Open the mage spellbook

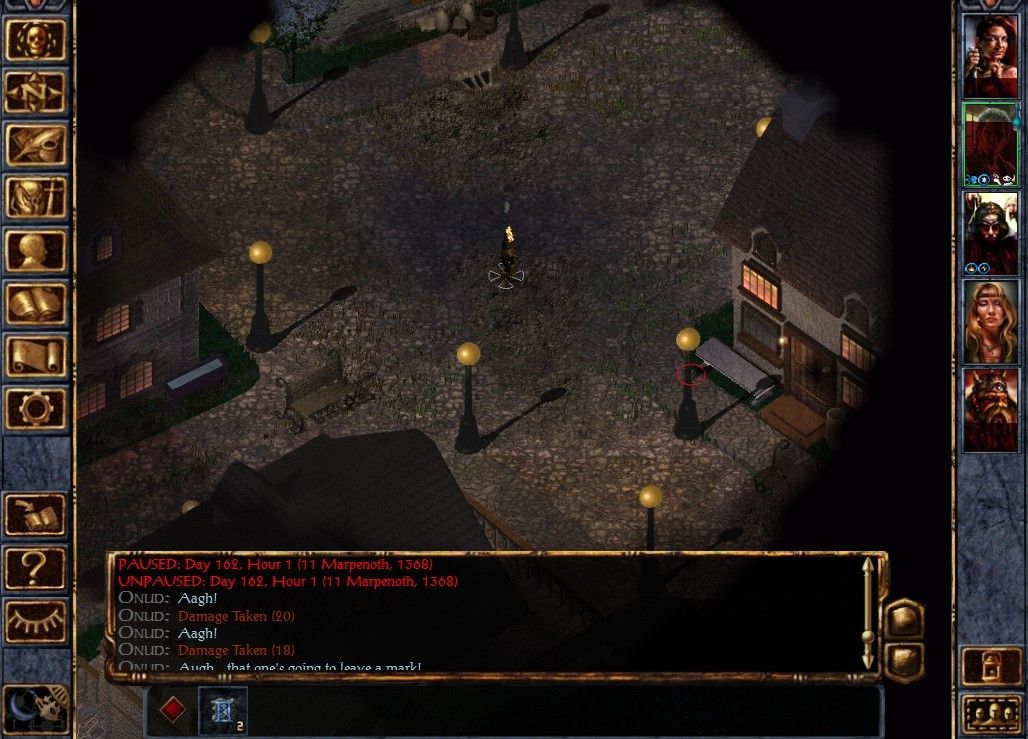click(36, 303)
